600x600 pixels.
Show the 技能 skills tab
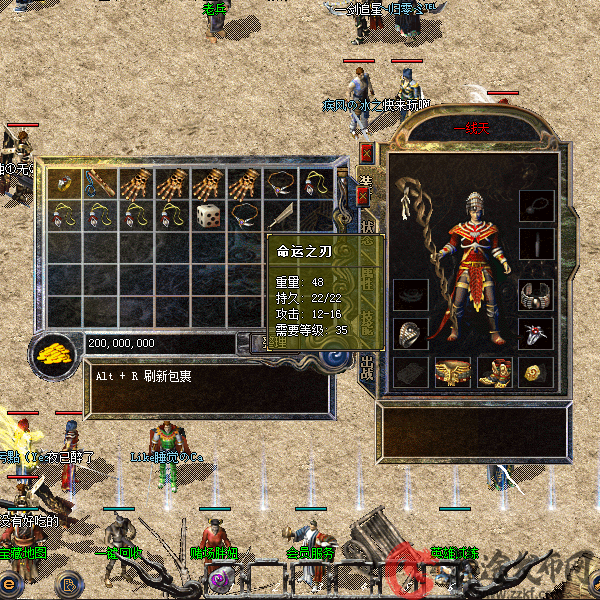(366, 322)
